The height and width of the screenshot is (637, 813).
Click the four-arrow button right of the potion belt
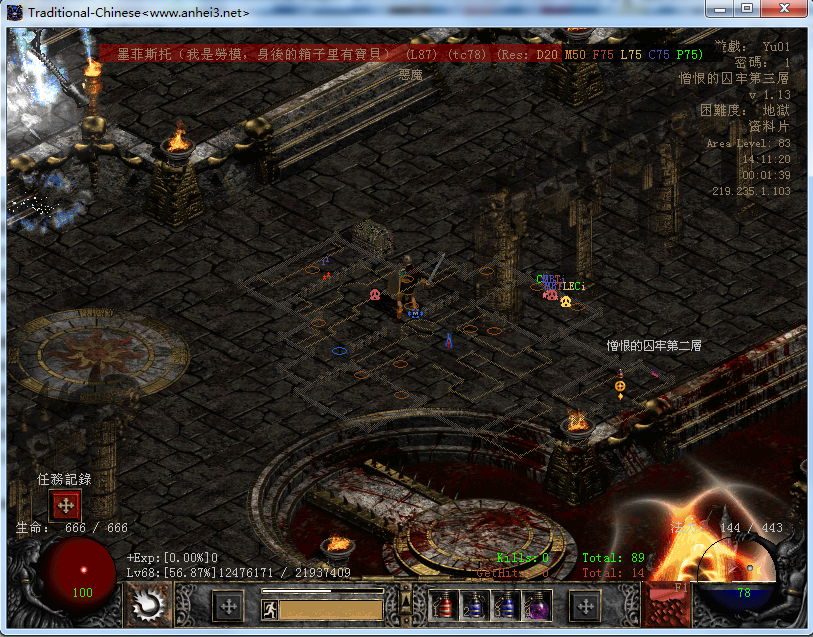click(x=584, y=605)
